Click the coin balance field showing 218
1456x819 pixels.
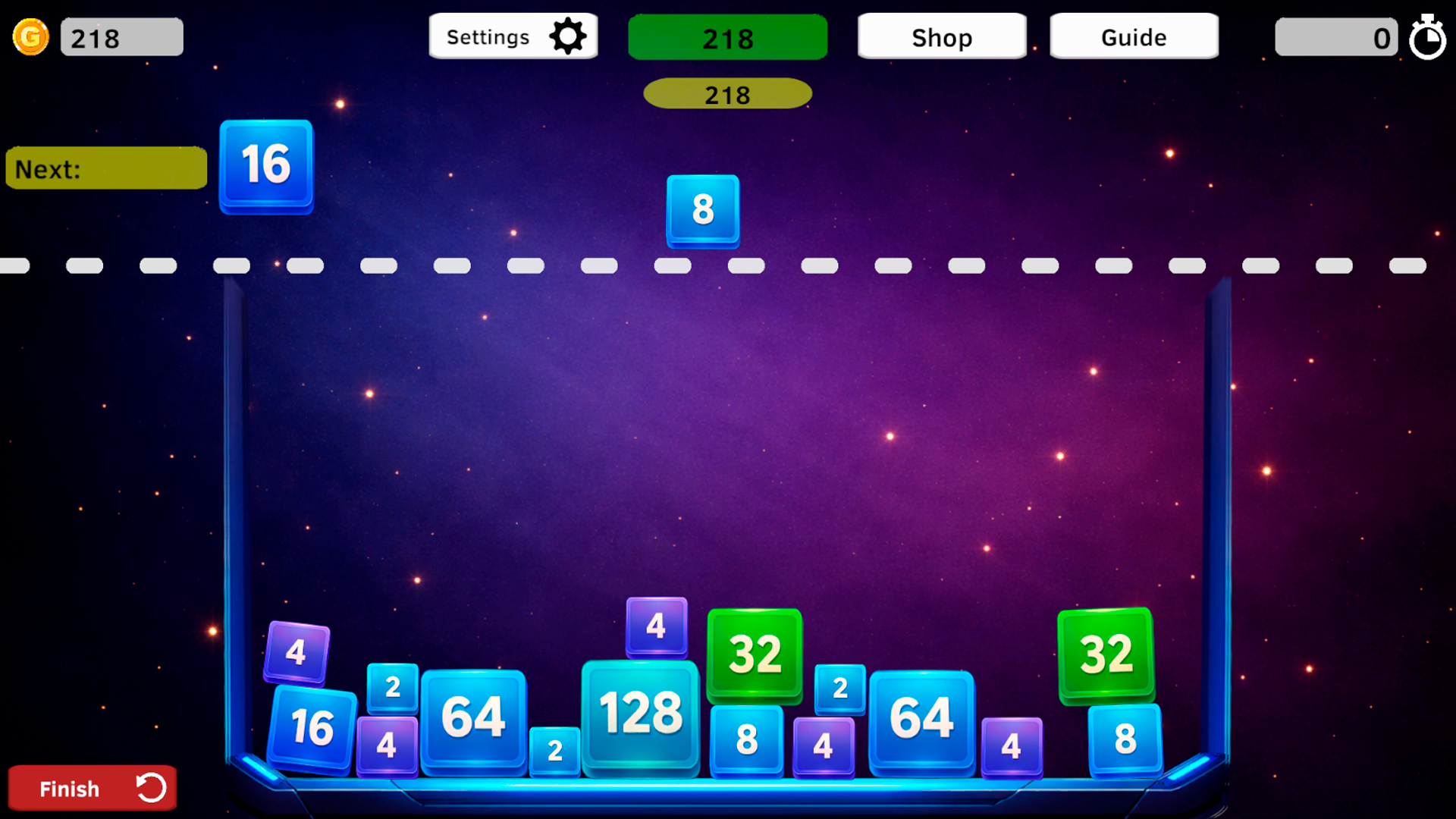pos(121,36)
